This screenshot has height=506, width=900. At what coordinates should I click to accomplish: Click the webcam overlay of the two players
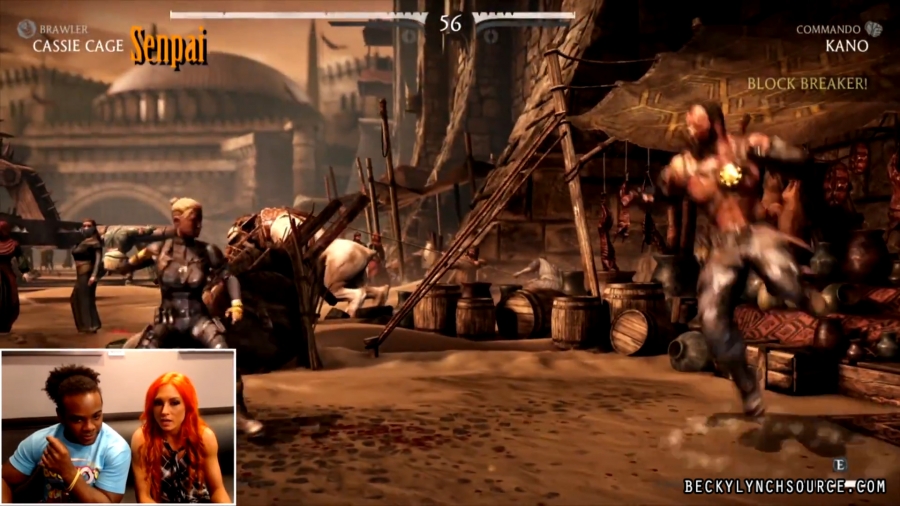tap(118, 426)
